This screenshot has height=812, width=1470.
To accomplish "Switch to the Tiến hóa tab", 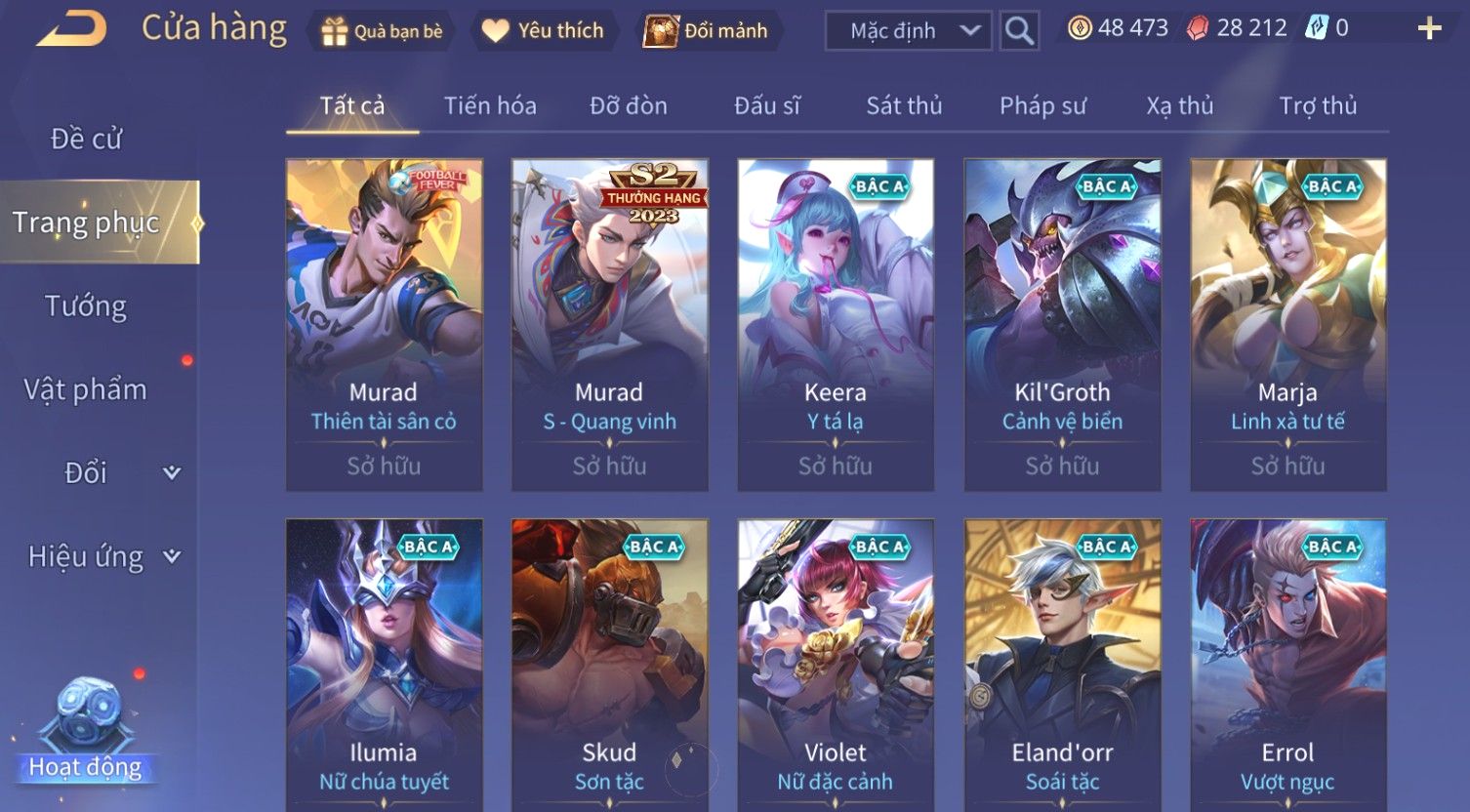I will tap(490, 105).
